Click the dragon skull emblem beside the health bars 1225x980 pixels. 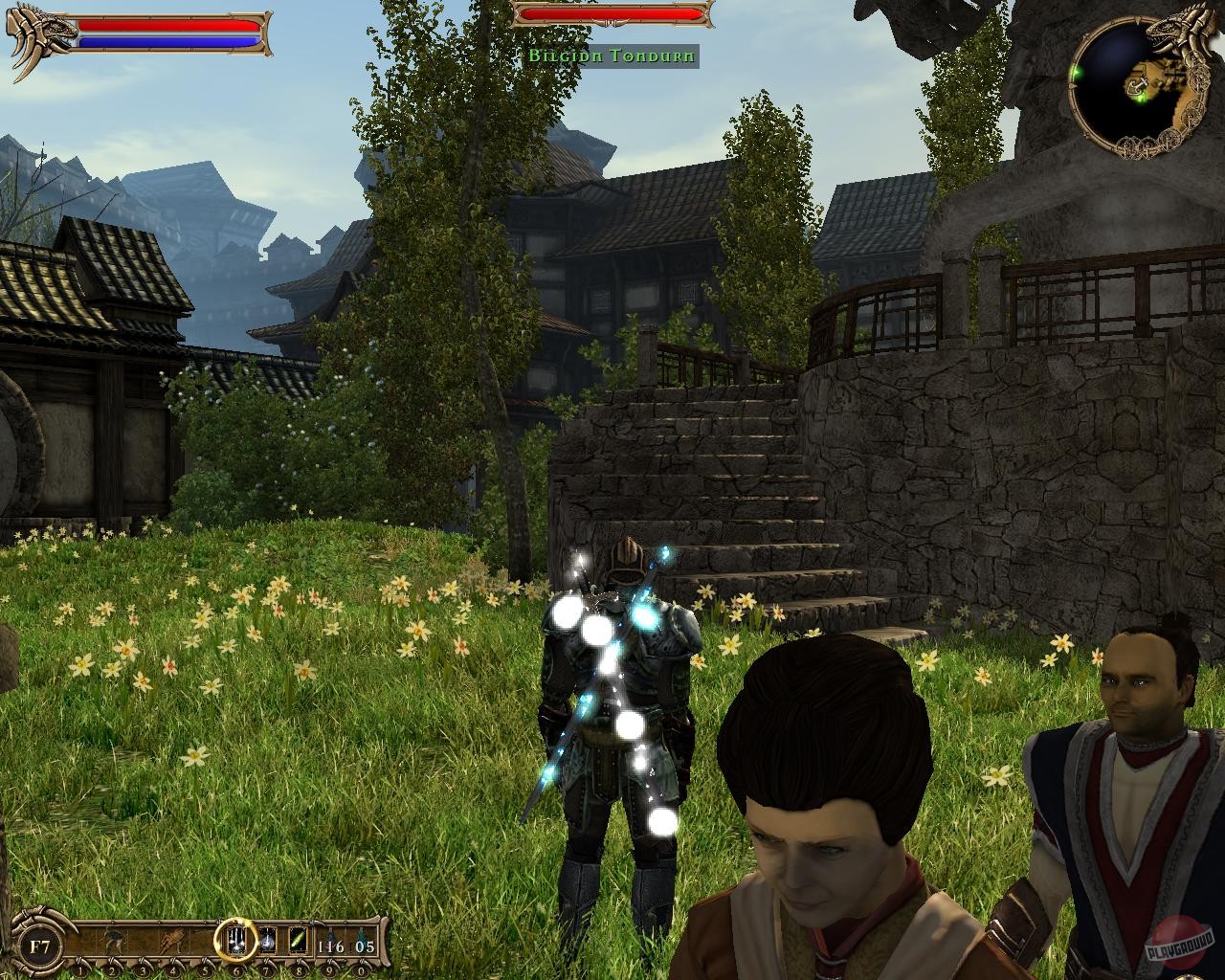click(38, 29)
